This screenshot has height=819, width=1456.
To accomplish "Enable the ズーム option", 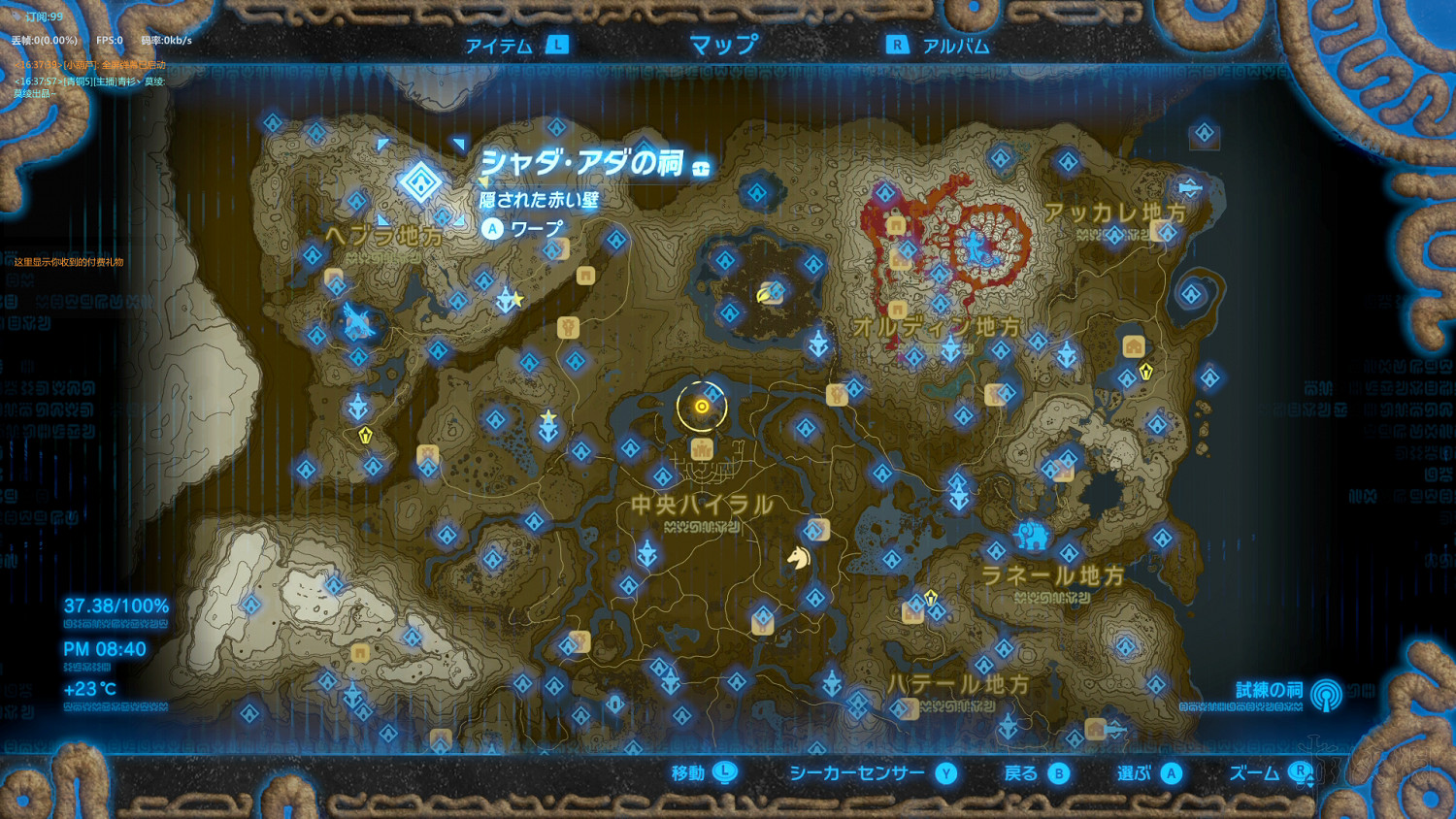I will pyautogui.click(x=1299, y=773).
